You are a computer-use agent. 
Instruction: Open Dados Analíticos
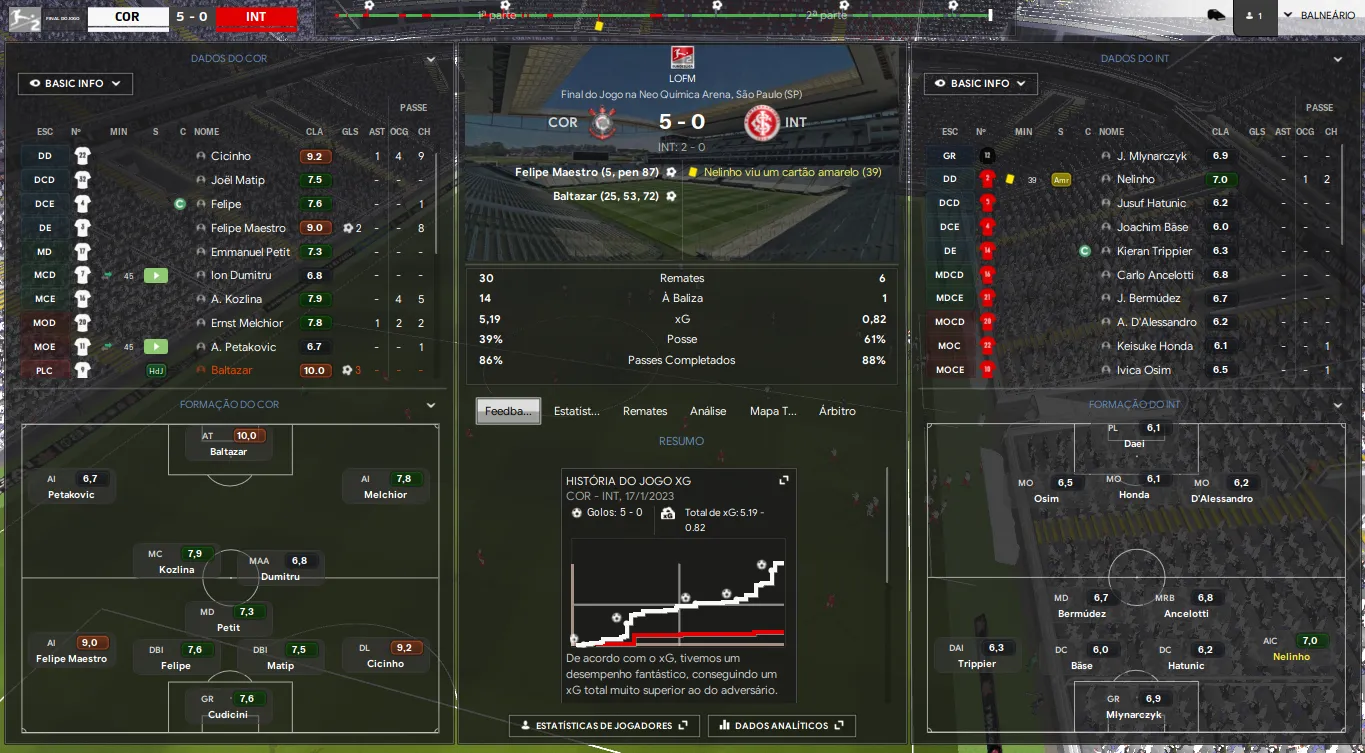pyautogui.click(x=781, y=725)
